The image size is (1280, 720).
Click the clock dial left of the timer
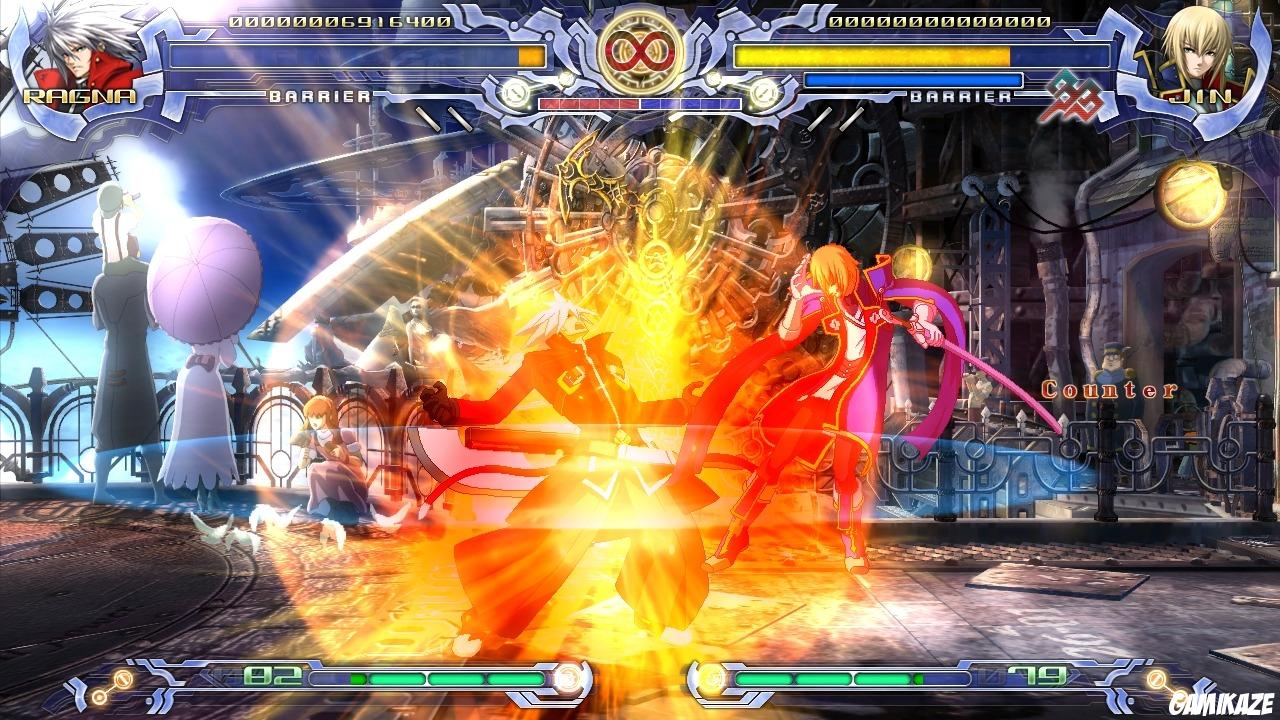513,91
